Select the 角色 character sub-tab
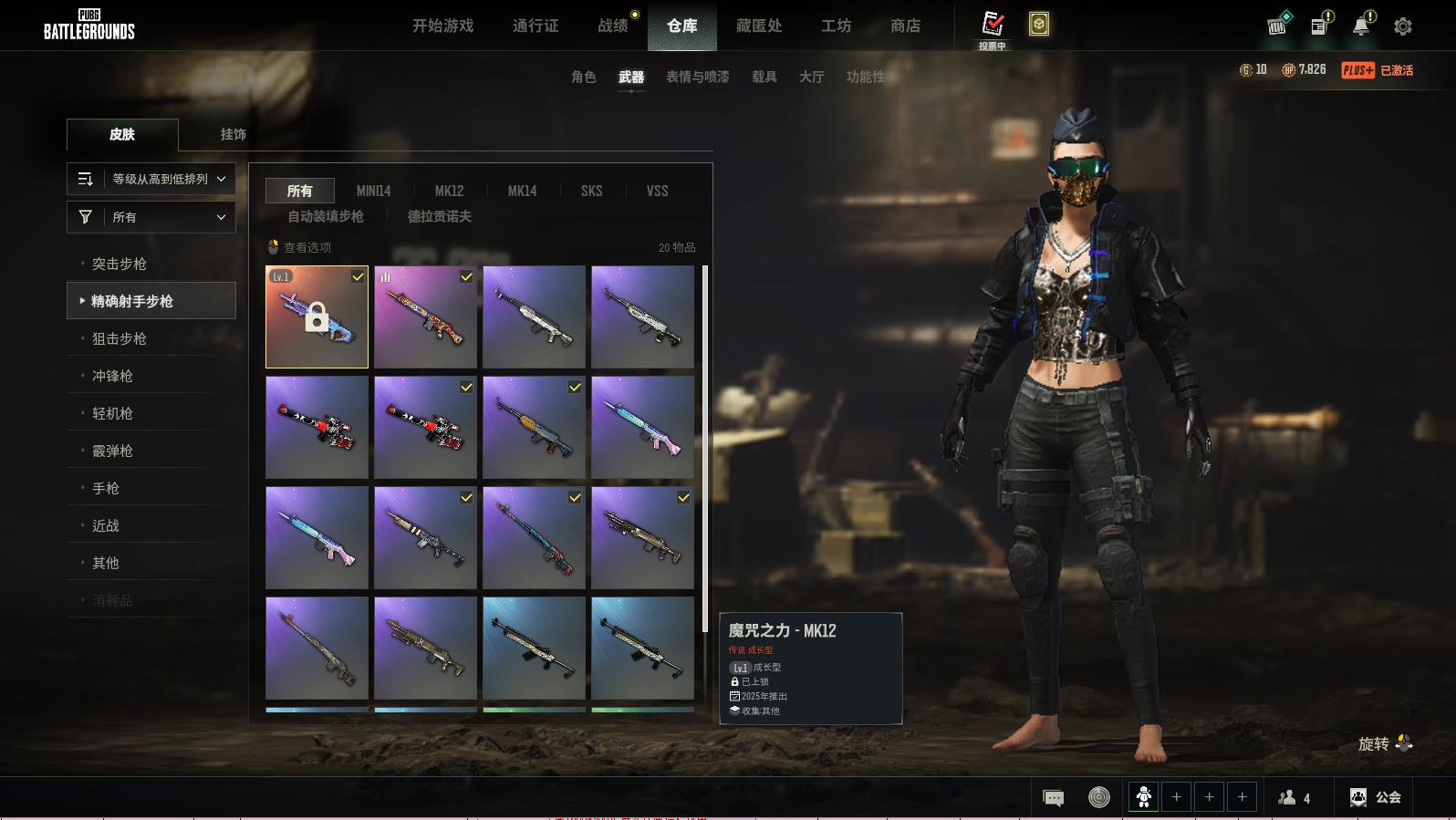 click(x=583, y=77)
